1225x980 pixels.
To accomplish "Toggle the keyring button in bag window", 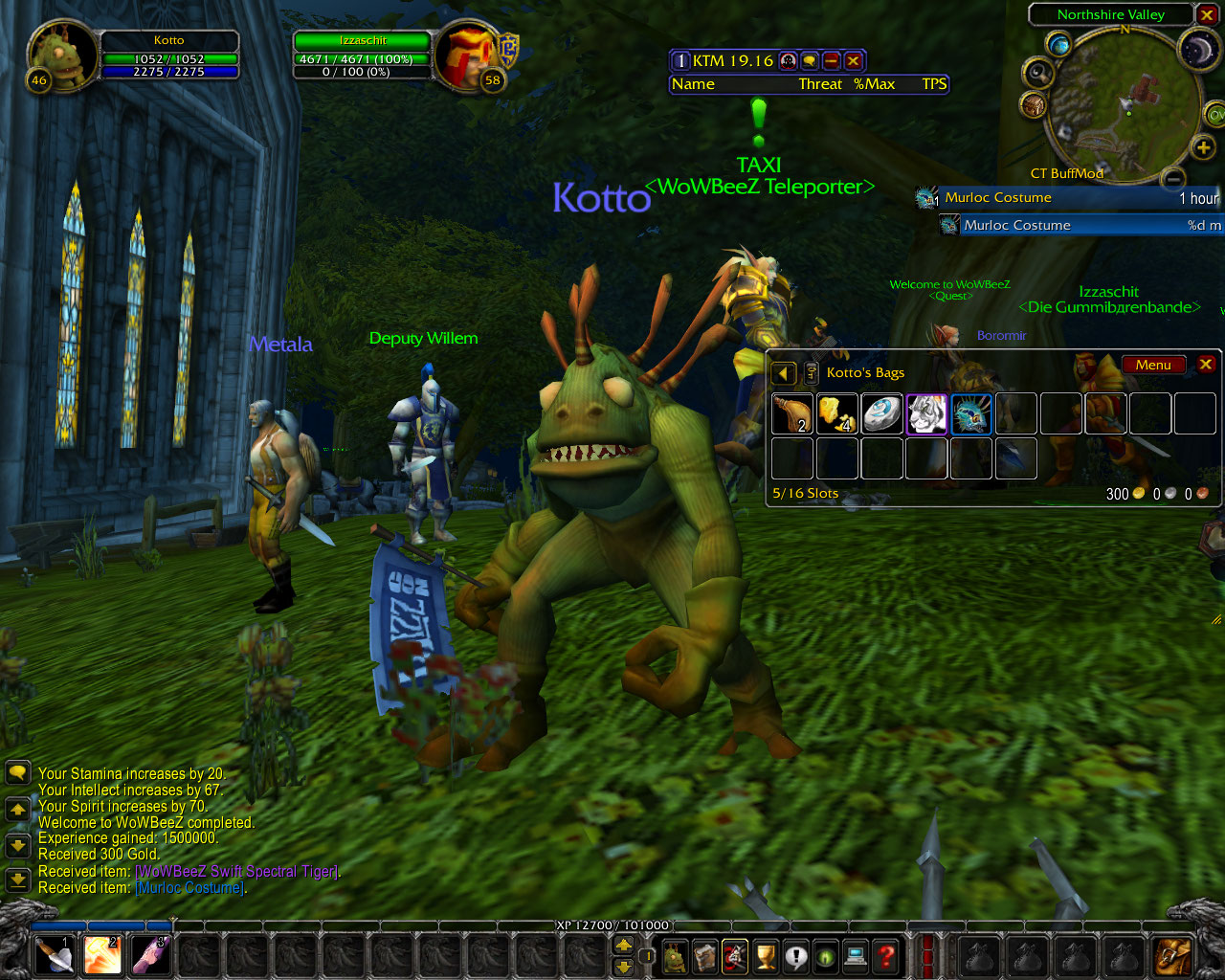I will point(811,373).
